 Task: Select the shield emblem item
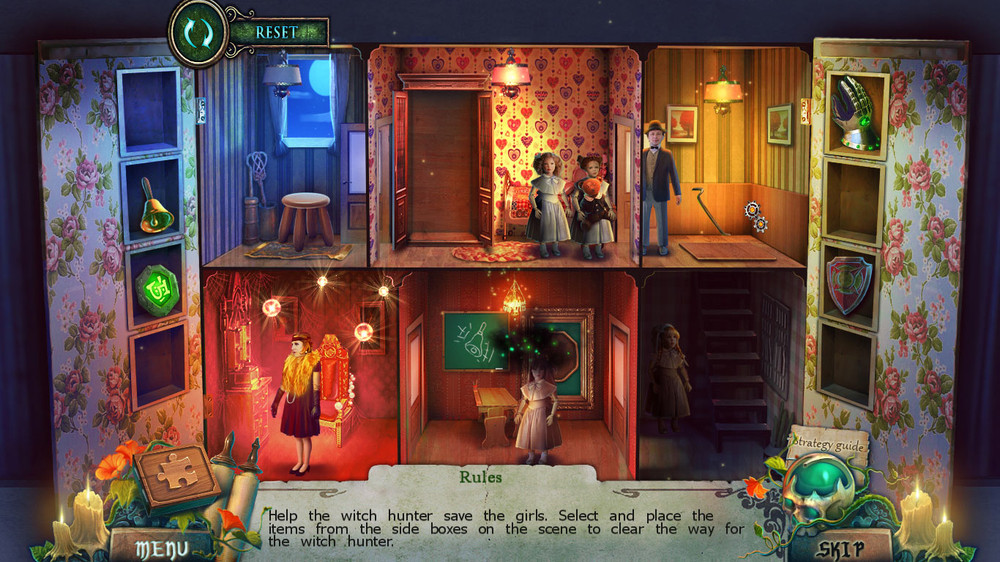click(849, 287)
